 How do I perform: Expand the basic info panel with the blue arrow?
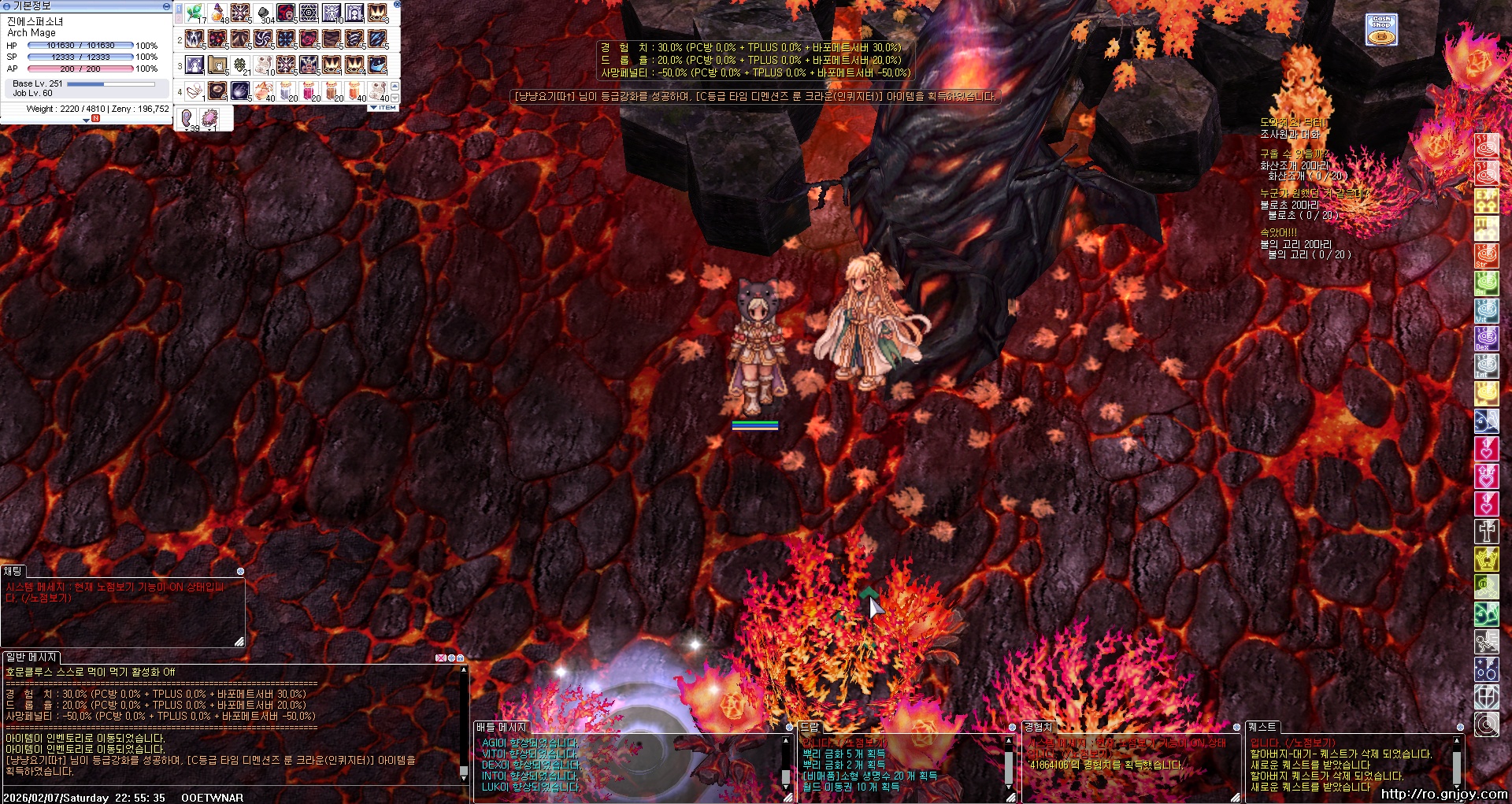pos(86,120)
